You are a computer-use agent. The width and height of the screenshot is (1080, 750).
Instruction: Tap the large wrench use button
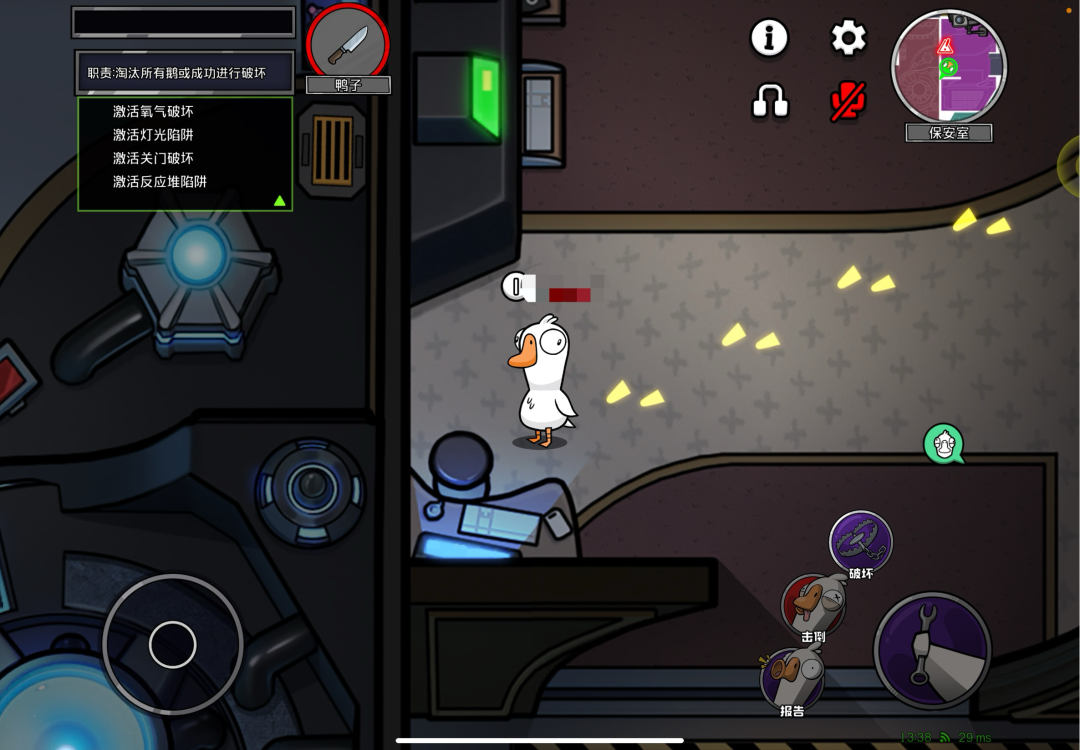932,650
